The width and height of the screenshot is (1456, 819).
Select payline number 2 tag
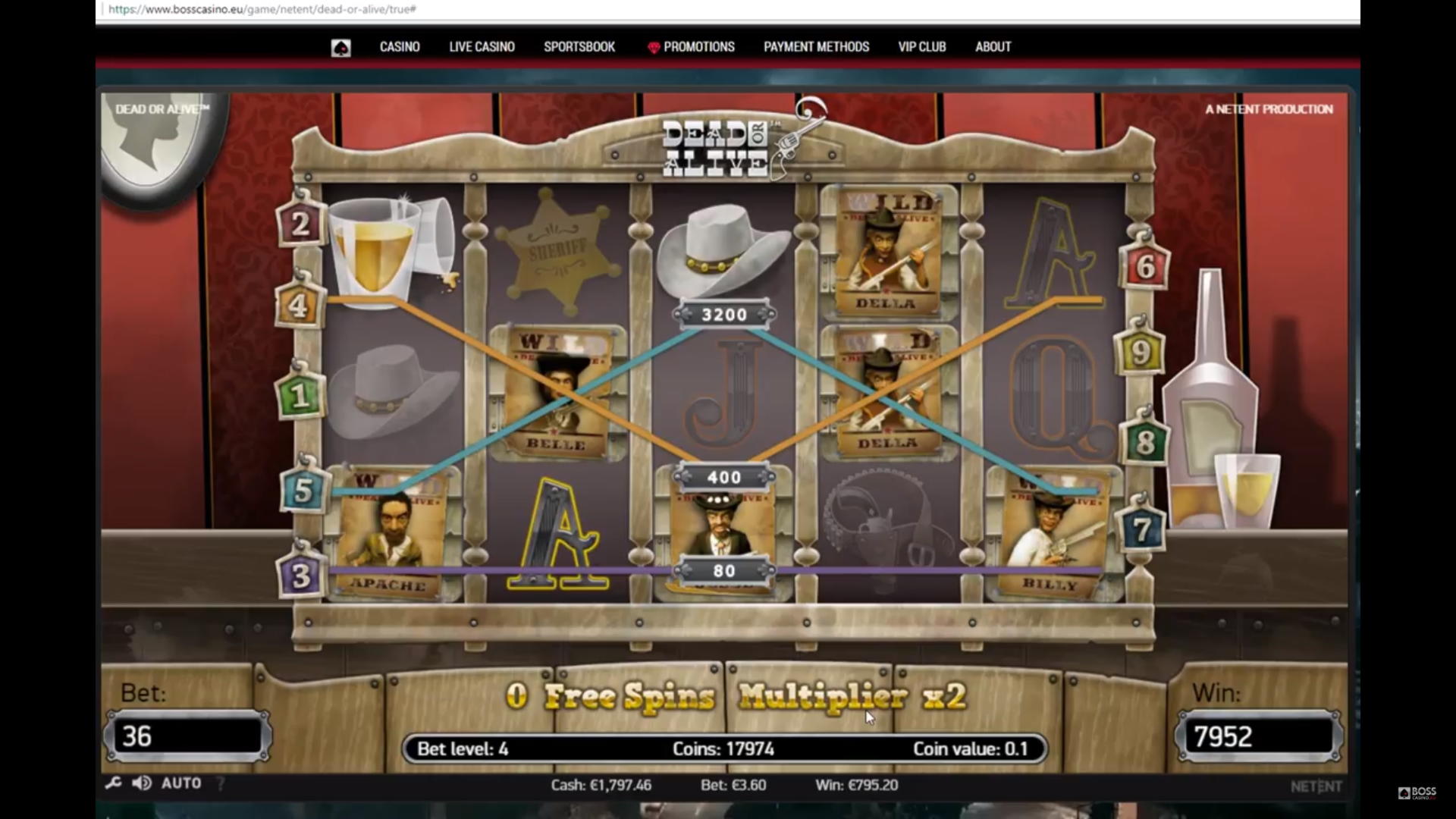[x=300, y=224]
